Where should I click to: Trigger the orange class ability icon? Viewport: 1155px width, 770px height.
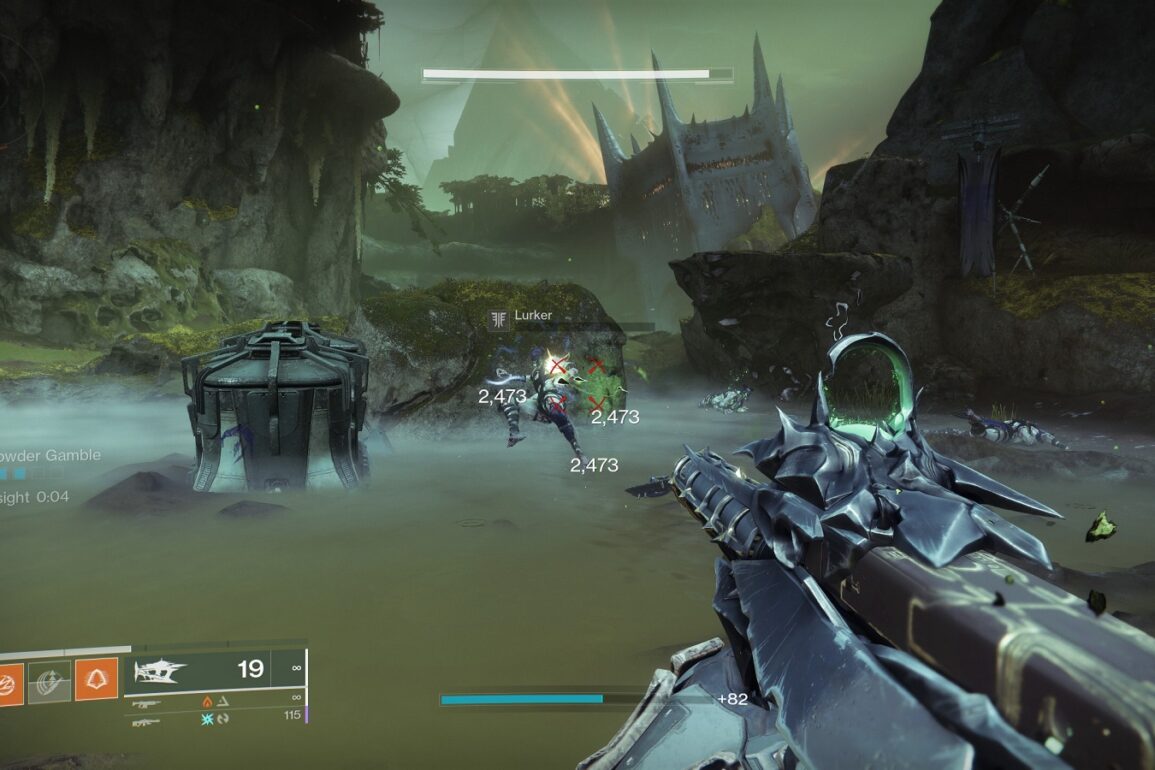(96, 679)
